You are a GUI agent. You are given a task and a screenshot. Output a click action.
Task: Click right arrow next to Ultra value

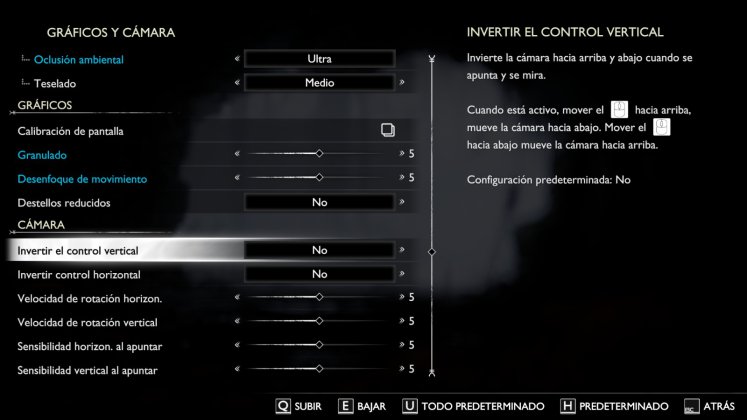click(402, 59)
